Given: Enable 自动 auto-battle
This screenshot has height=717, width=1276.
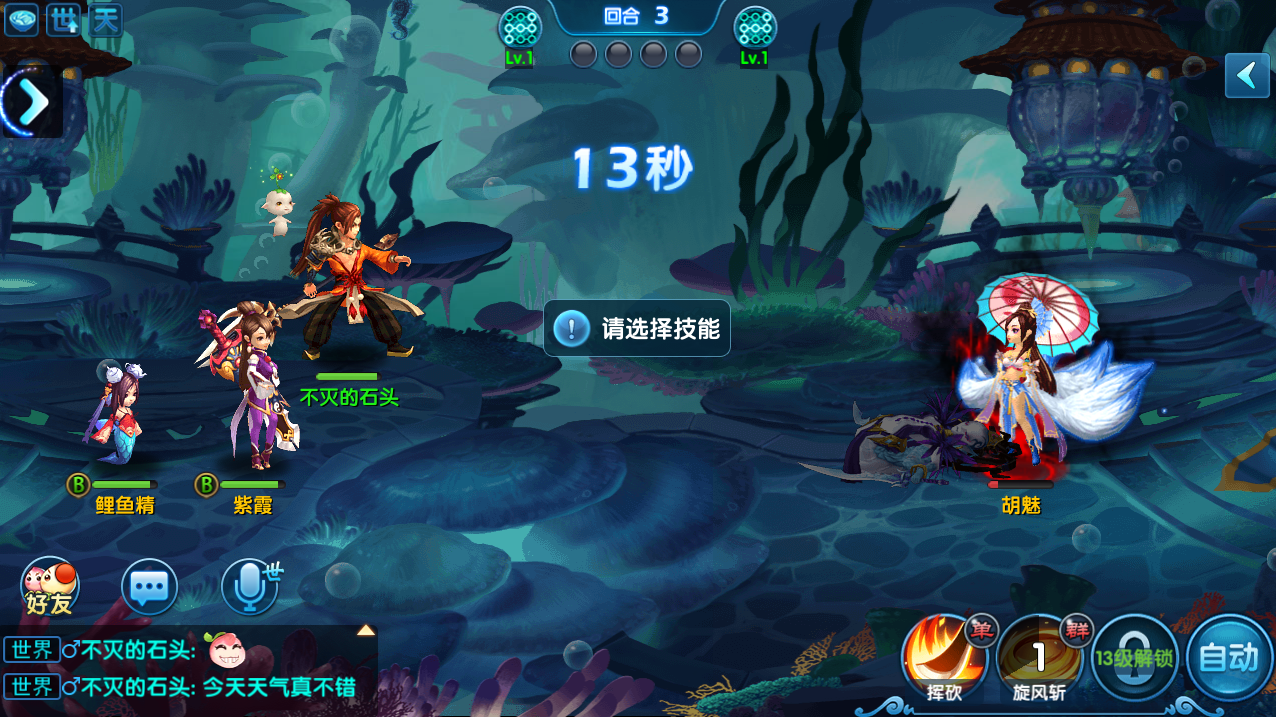Looking at the screenshot, I should (1228, 657).
